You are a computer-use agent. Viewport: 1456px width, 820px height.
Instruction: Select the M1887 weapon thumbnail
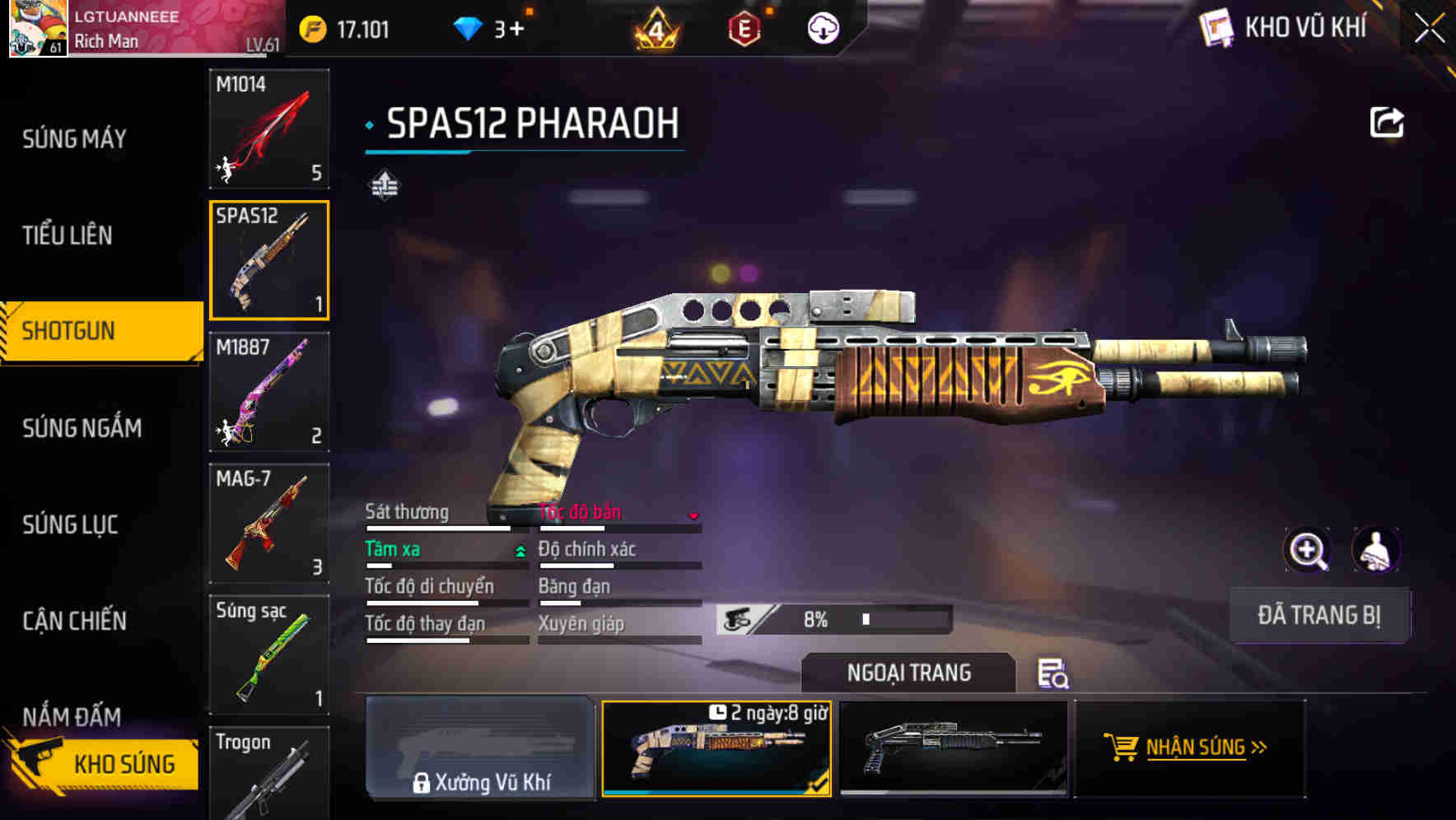point(268,394)
